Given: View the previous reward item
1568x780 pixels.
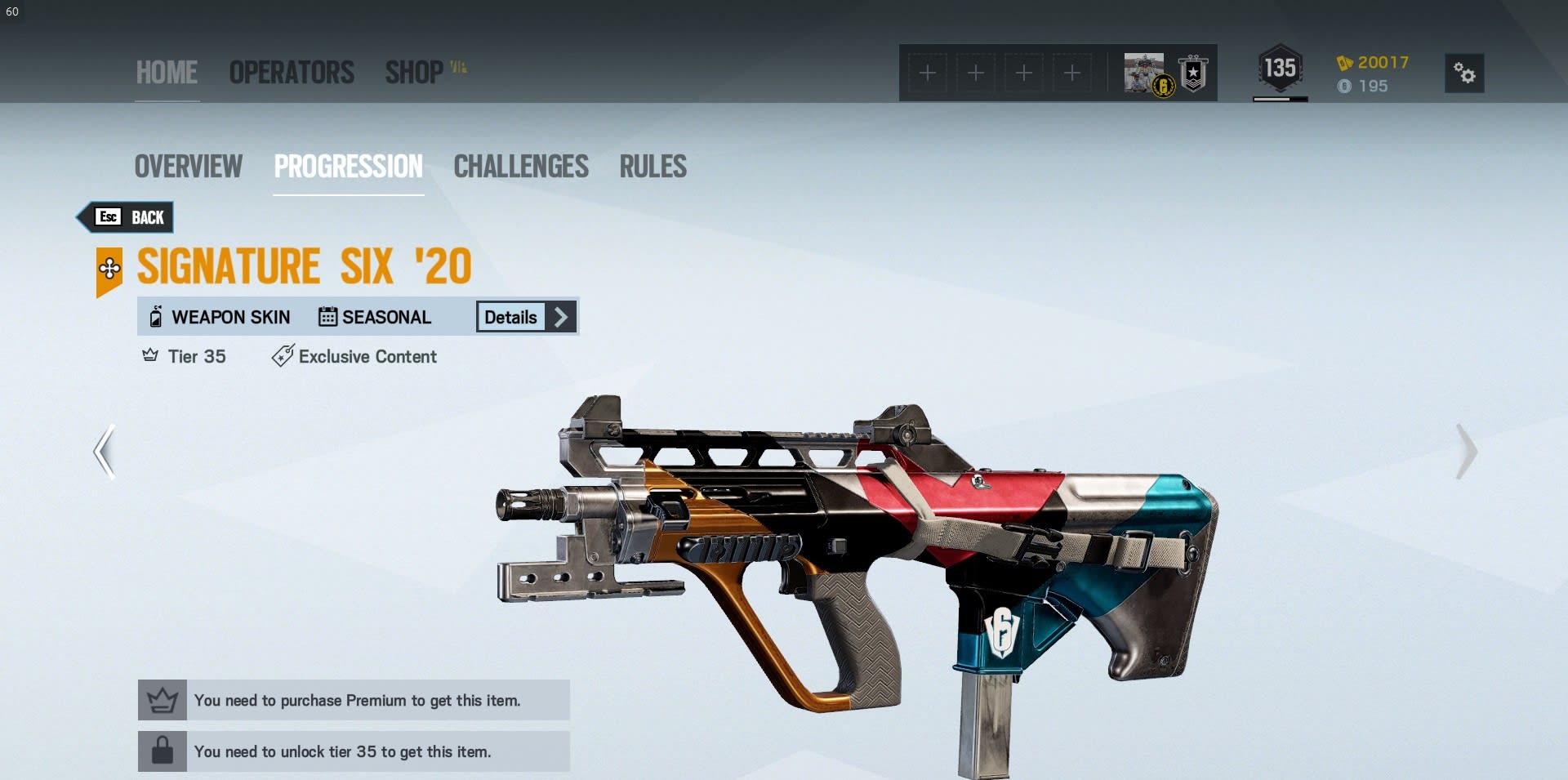Looking at the screenshot, I should click(105, 452).
